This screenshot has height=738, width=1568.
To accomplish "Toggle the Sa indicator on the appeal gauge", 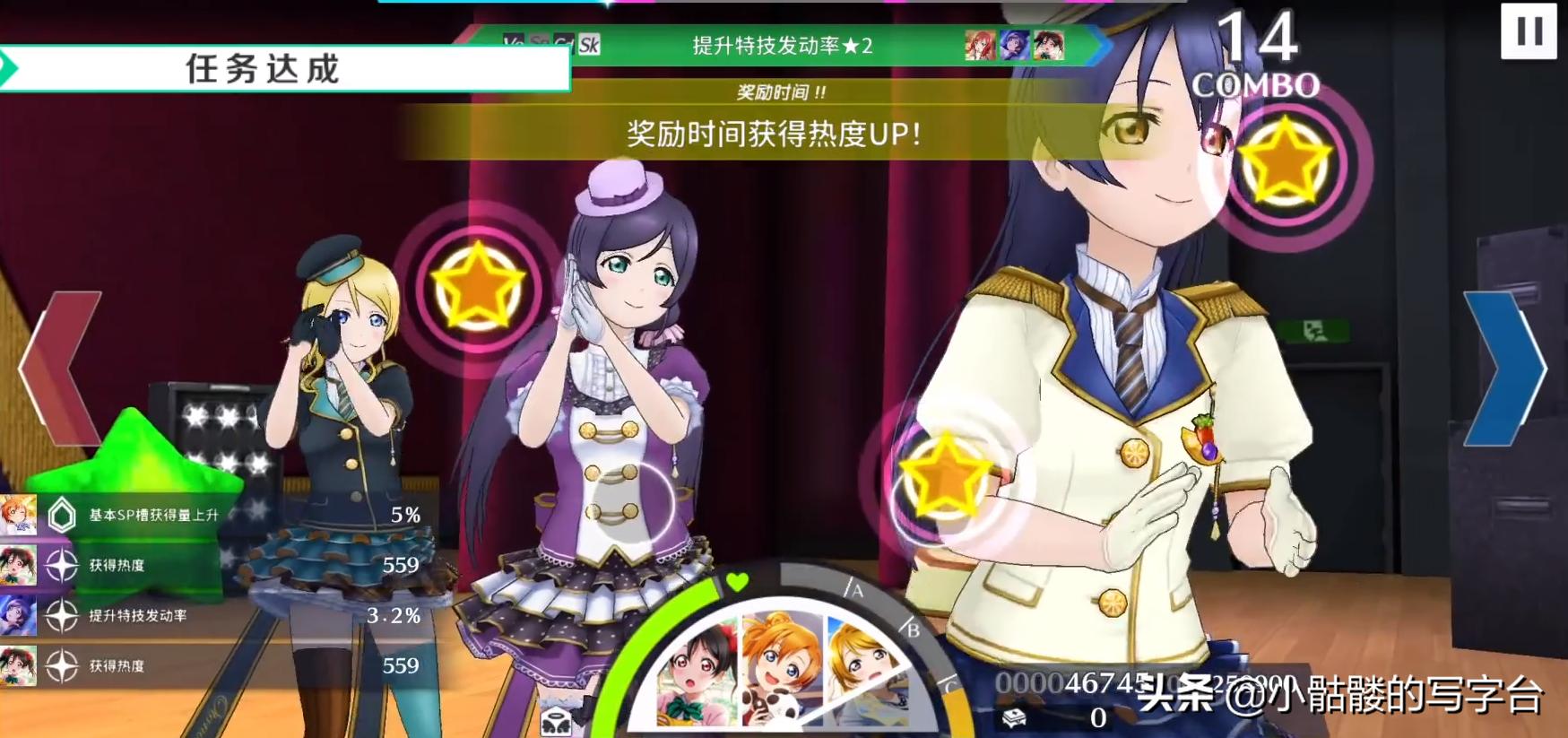I will pos(540,39).
